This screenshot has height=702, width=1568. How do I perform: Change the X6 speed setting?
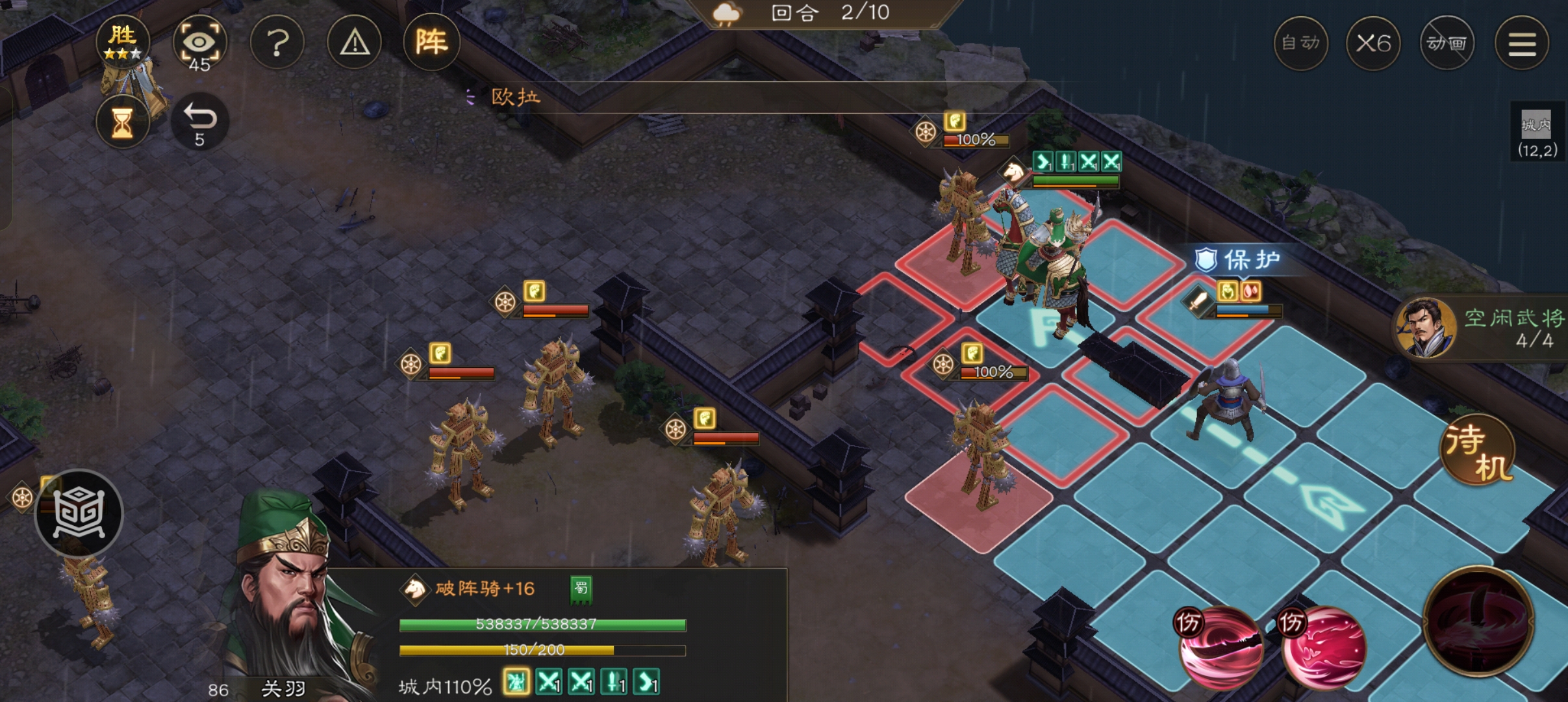(x=1373, y=44)
